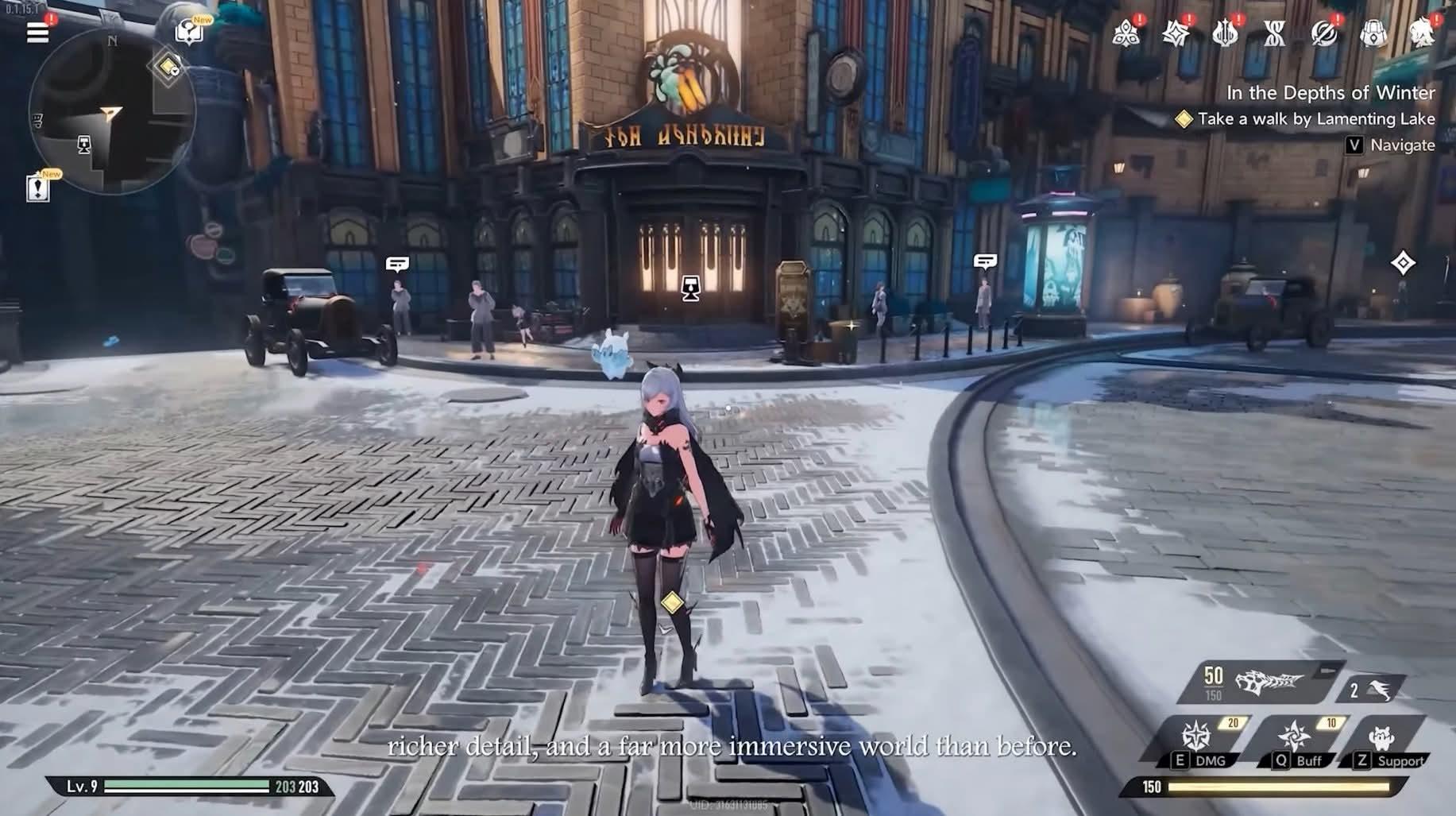Screen dimensions: 1456x816
Task: Select the shopping cart marker on minimap
Action: [83, 144]
